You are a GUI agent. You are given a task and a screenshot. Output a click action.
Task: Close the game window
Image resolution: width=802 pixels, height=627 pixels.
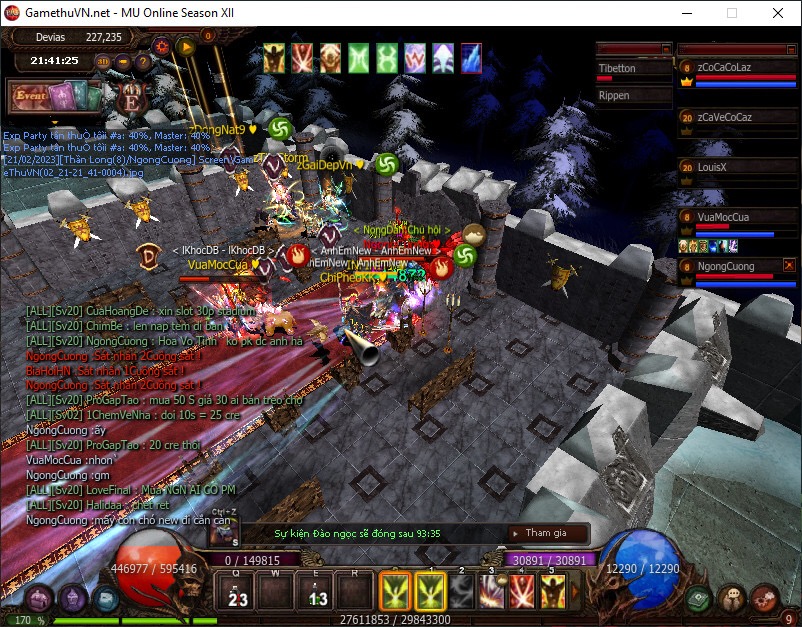click(778, 13)
